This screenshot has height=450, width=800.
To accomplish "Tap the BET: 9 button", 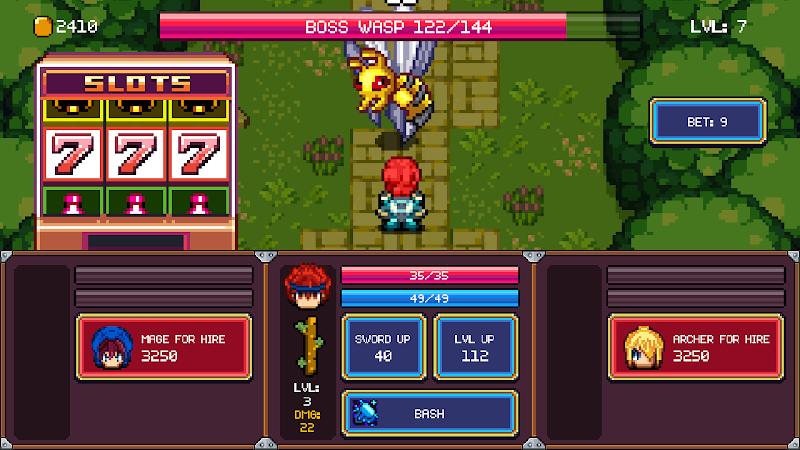I will (x=708, y=122).
